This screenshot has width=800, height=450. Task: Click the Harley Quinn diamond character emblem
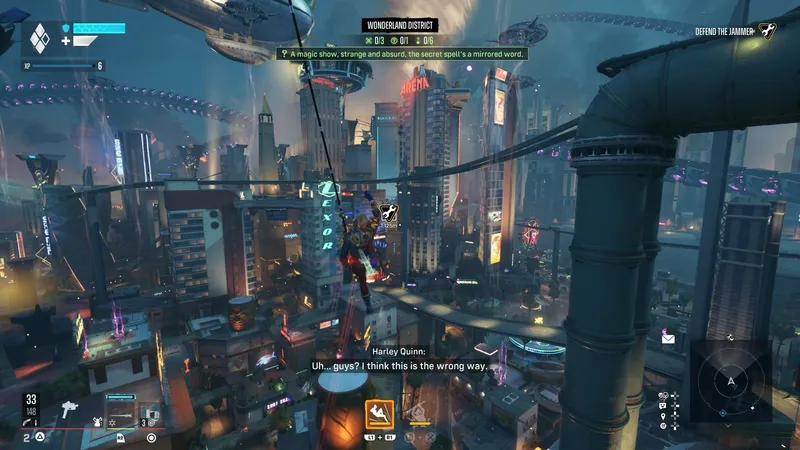[39, 39]
